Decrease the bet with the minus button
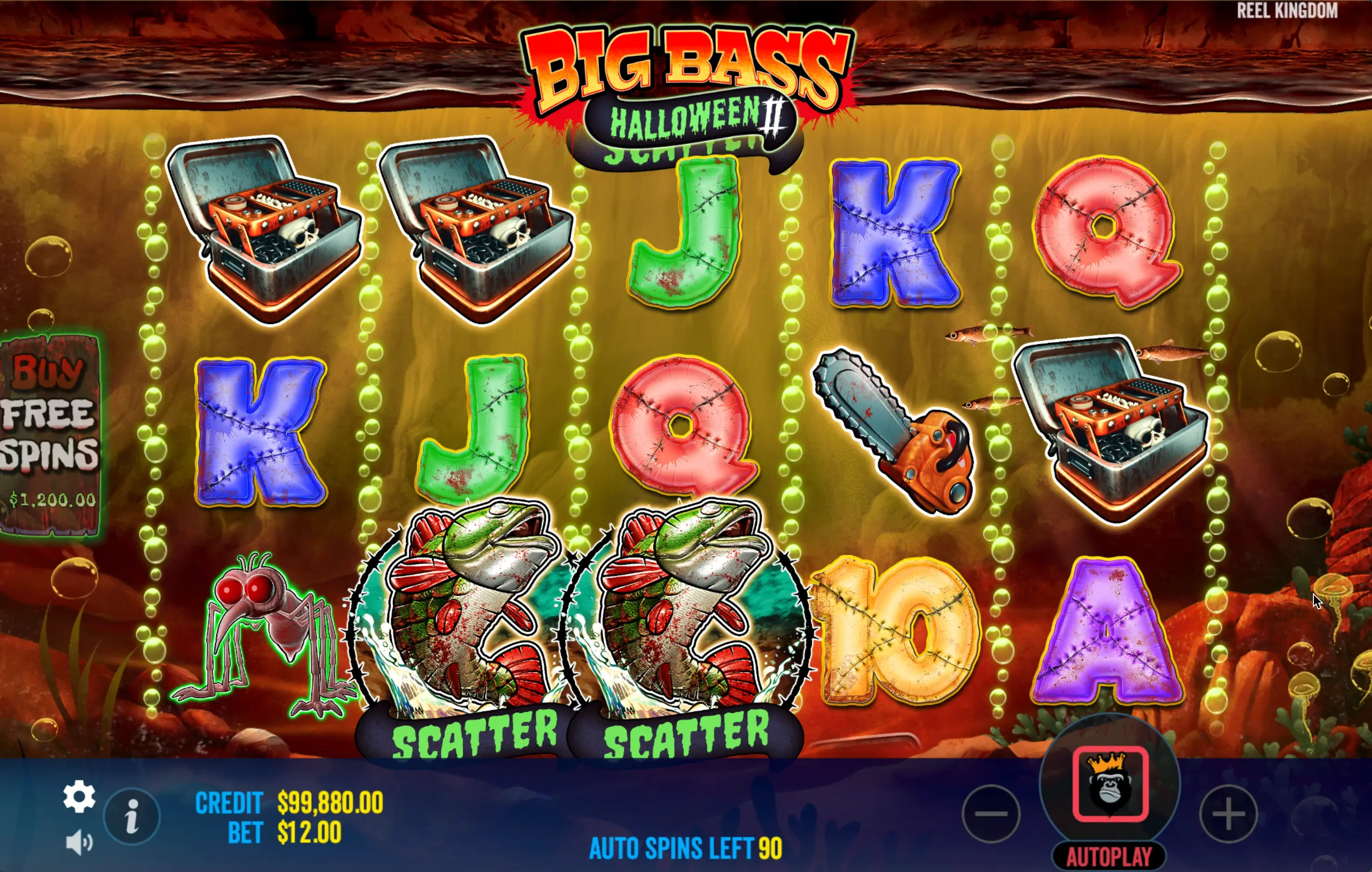1372x872 pixels. tap(991, 813)
